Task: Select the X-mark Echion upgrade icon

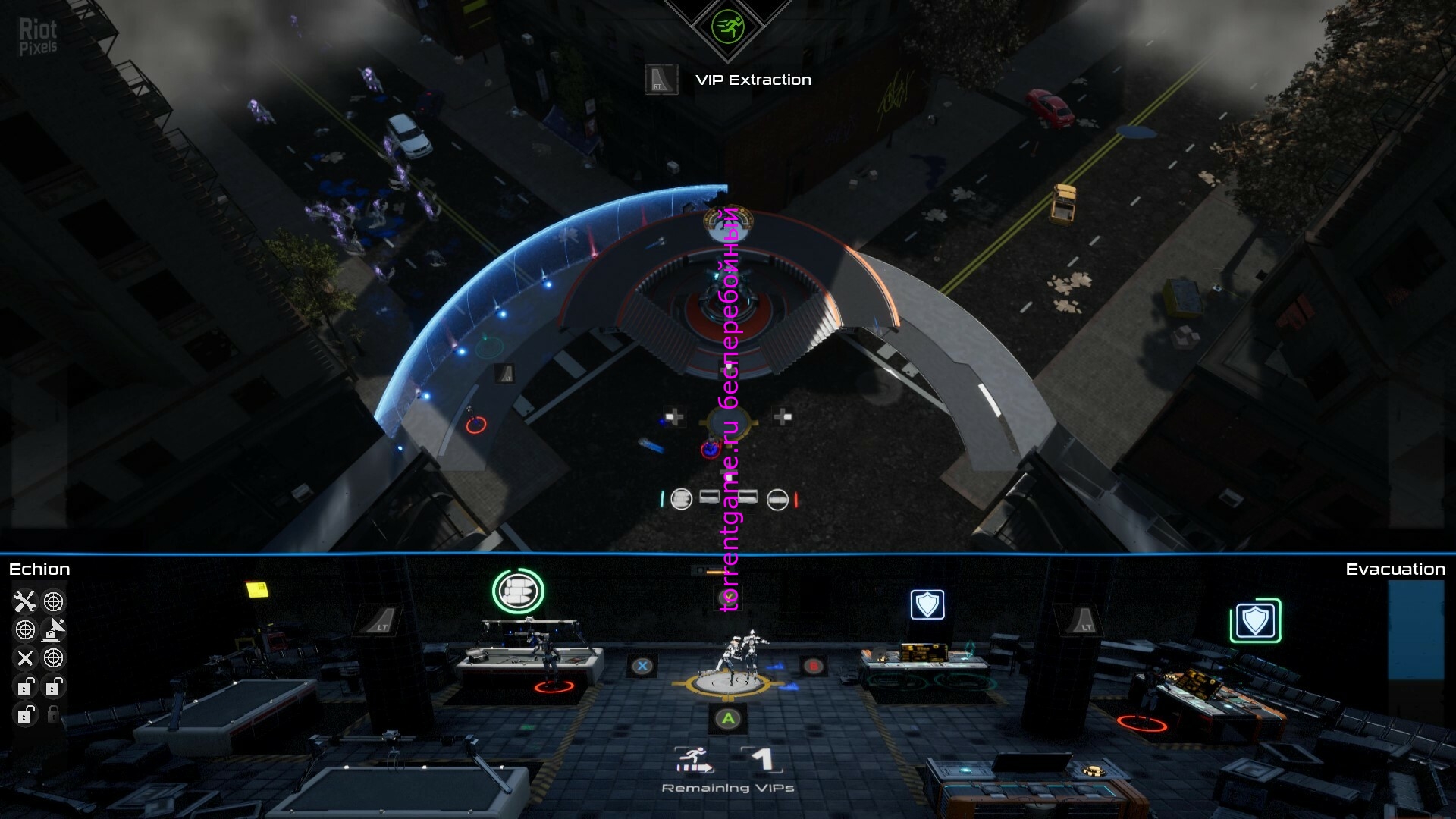Action: pyautogui.click(x=25, y=658)
